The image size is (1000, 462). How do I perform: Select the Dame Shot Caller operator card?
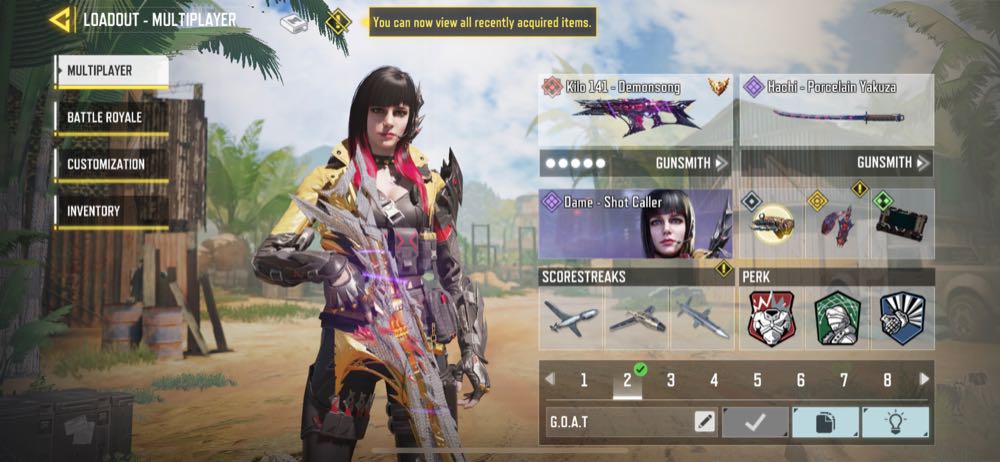(x=635, y=223)
